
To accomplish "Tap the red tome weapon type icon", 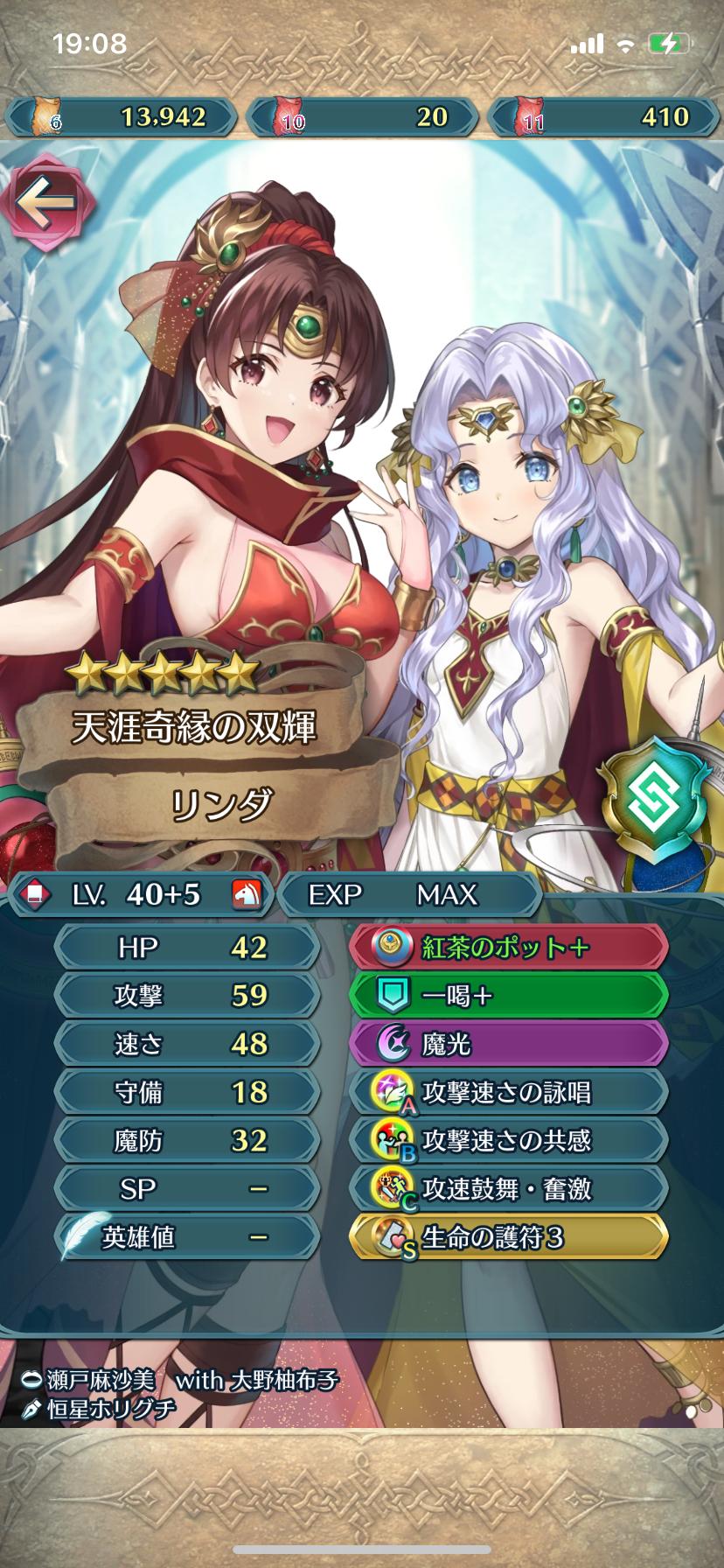I will pos(34,894).
